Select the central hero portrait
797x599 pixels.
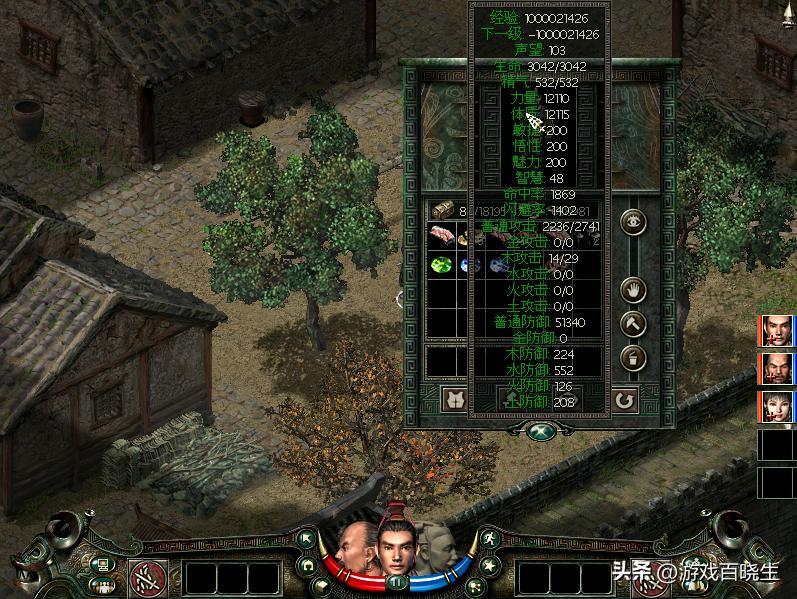[397, 542]
